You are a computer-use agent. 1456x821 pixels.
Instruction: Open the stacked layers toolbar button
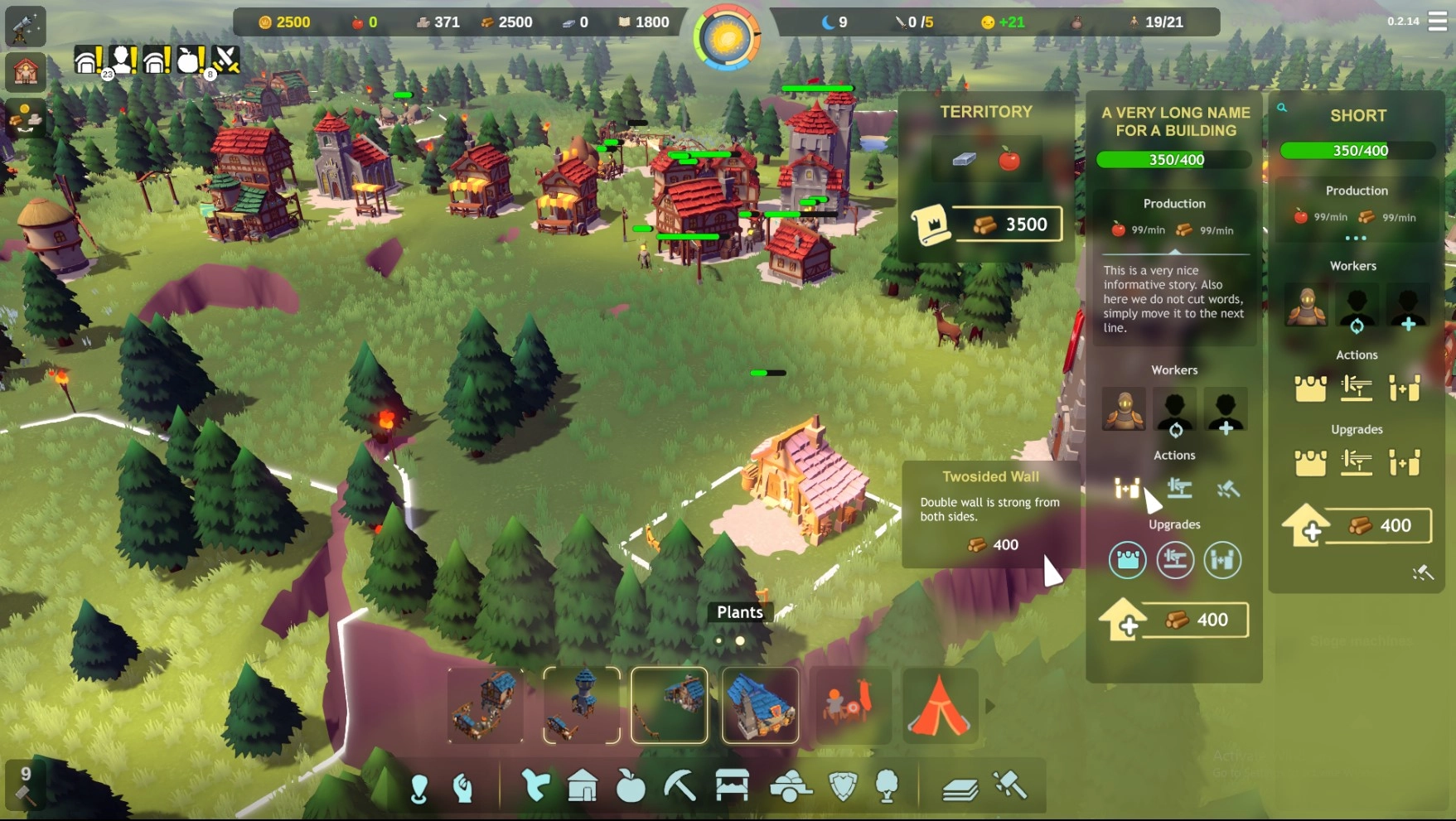(960, 788)
